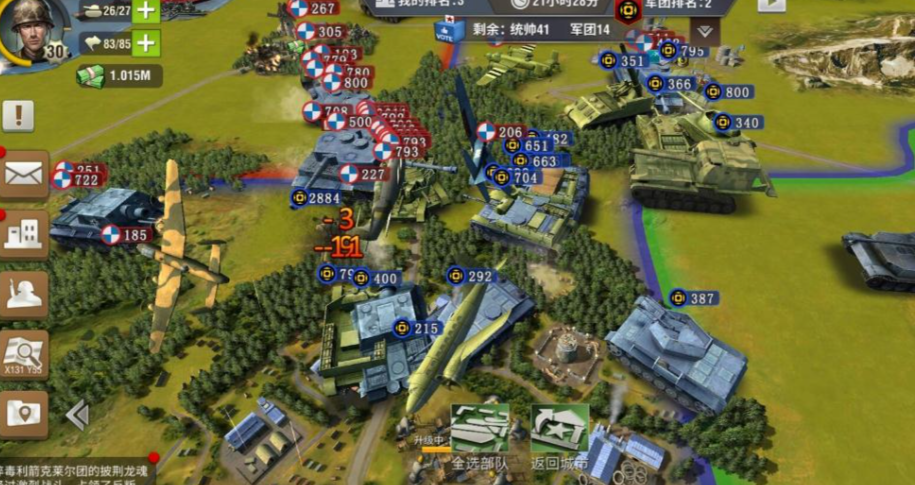This screenshot has height=485, width=915.
Task: Open the map coordinate search
Action: (23, 354)
